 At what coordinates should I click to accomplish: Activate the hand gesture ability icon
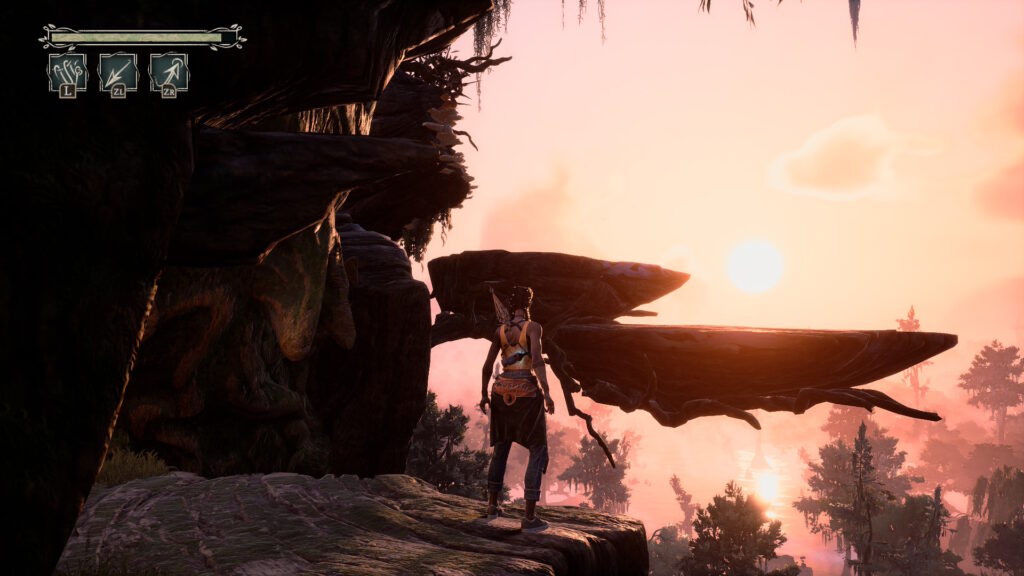pyautogui.click(x=67, y=73)
